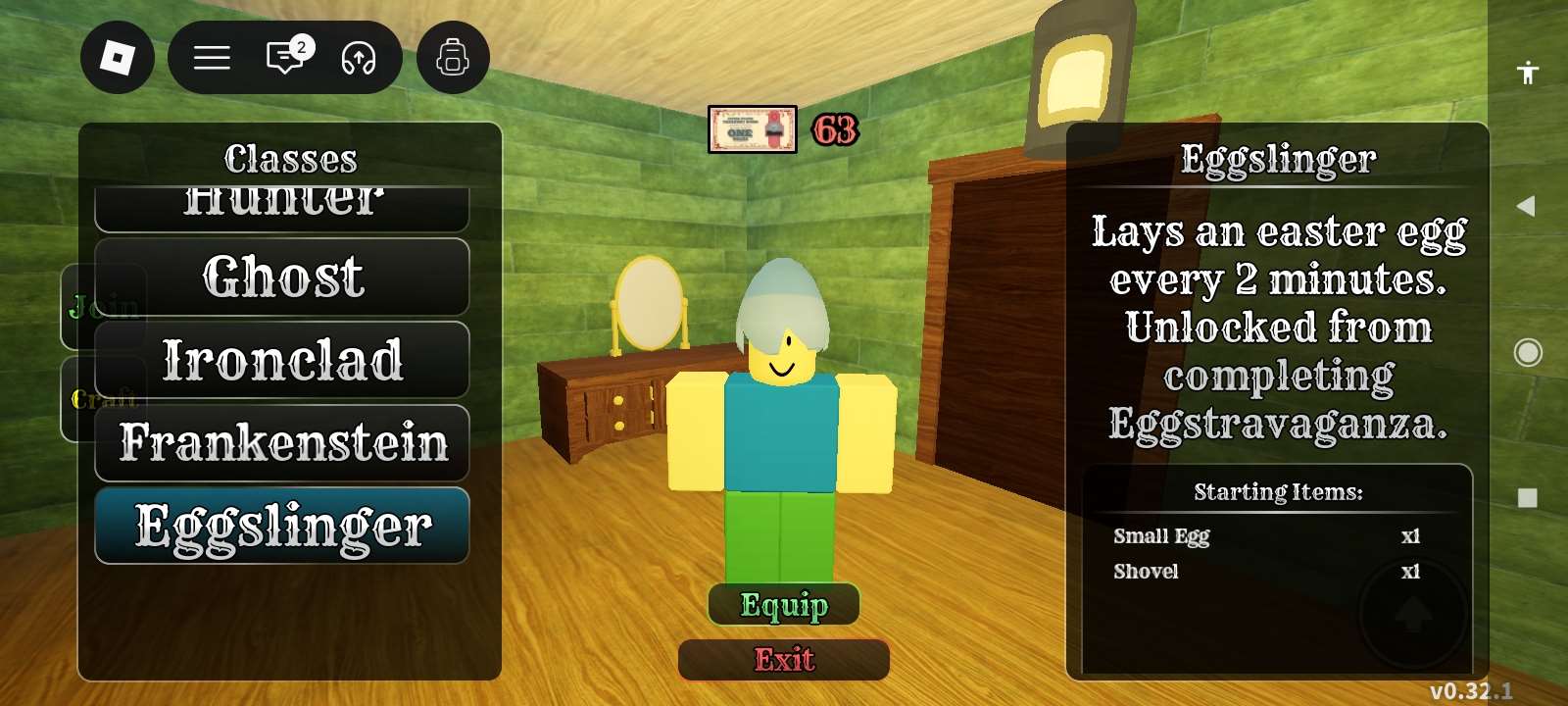
Task: Select the Eggslinger class entry
Action: coord(282,527)
